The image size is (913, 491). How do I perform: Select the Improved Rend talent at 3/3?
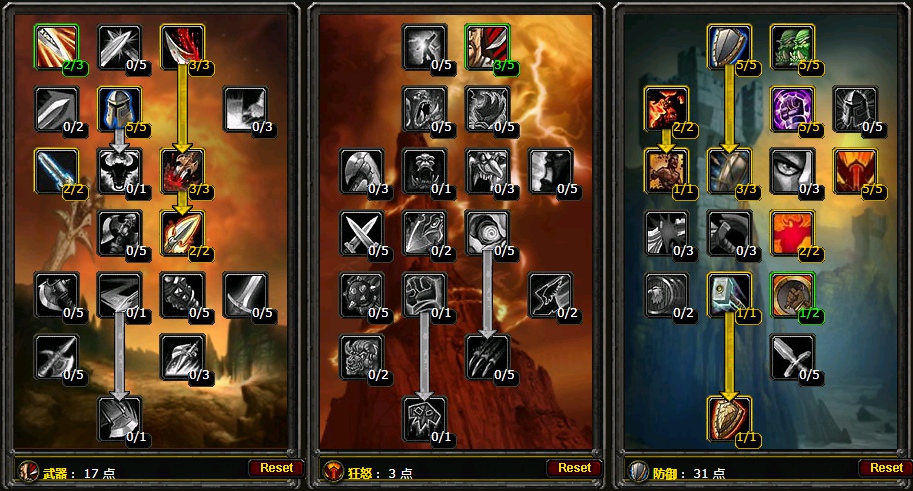(x=182, y=46)
